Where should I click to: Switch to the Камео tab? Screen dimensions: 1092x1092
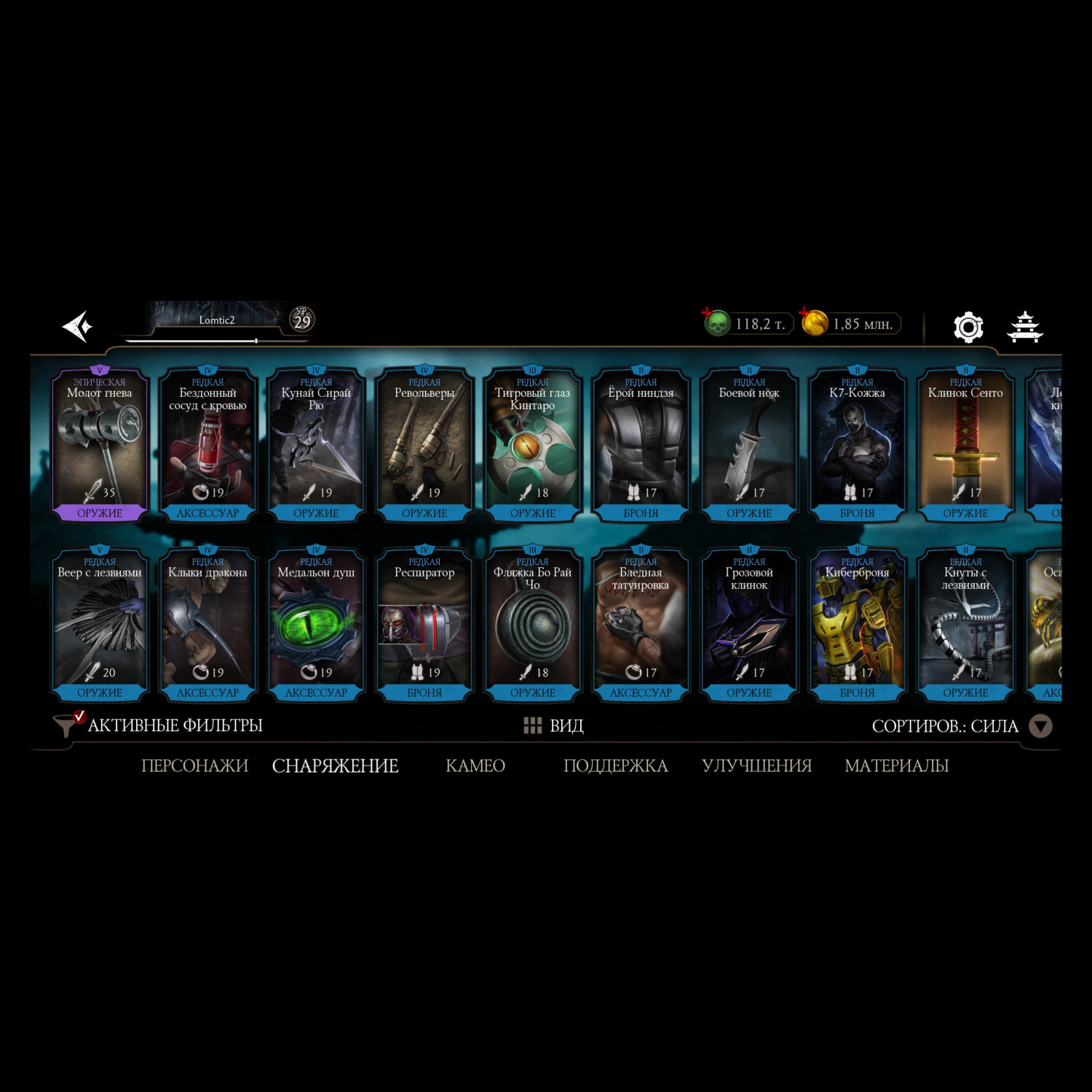475,766
